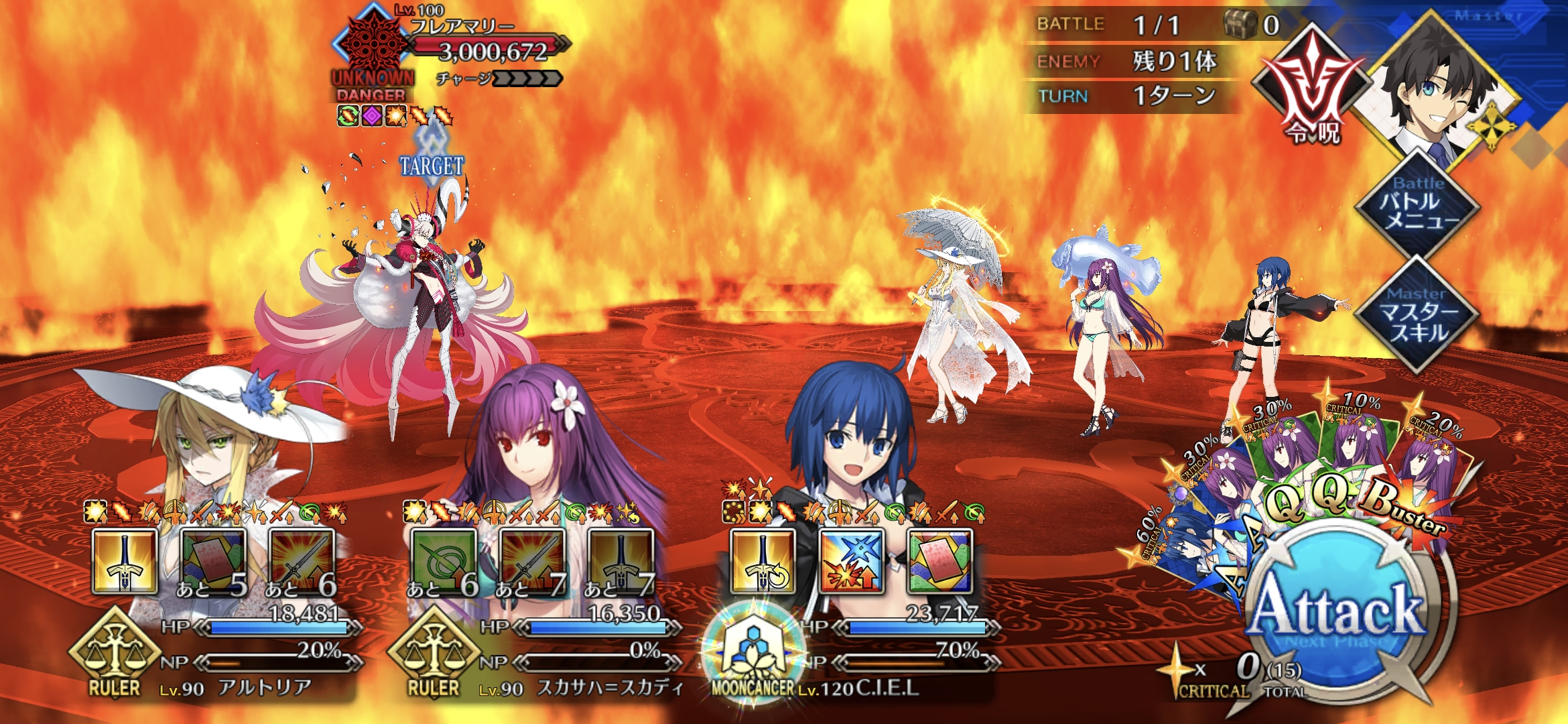Select Altria's sword burst skill on 6-turn cooldown

[302, 562]
